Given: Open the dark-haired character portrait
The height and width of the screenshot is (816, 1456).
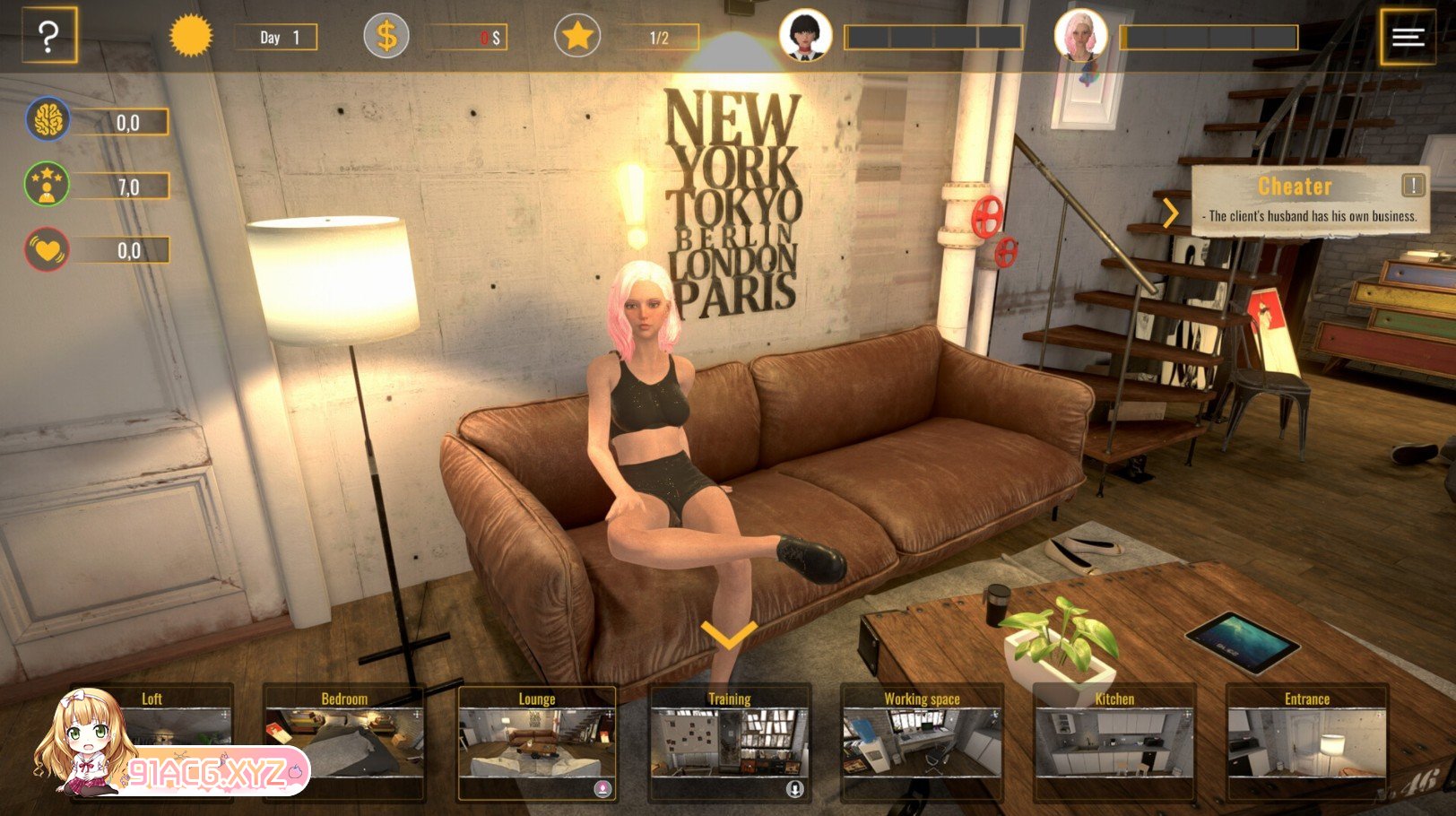Looking at the screenshot, I should click(x=805, y=36).
